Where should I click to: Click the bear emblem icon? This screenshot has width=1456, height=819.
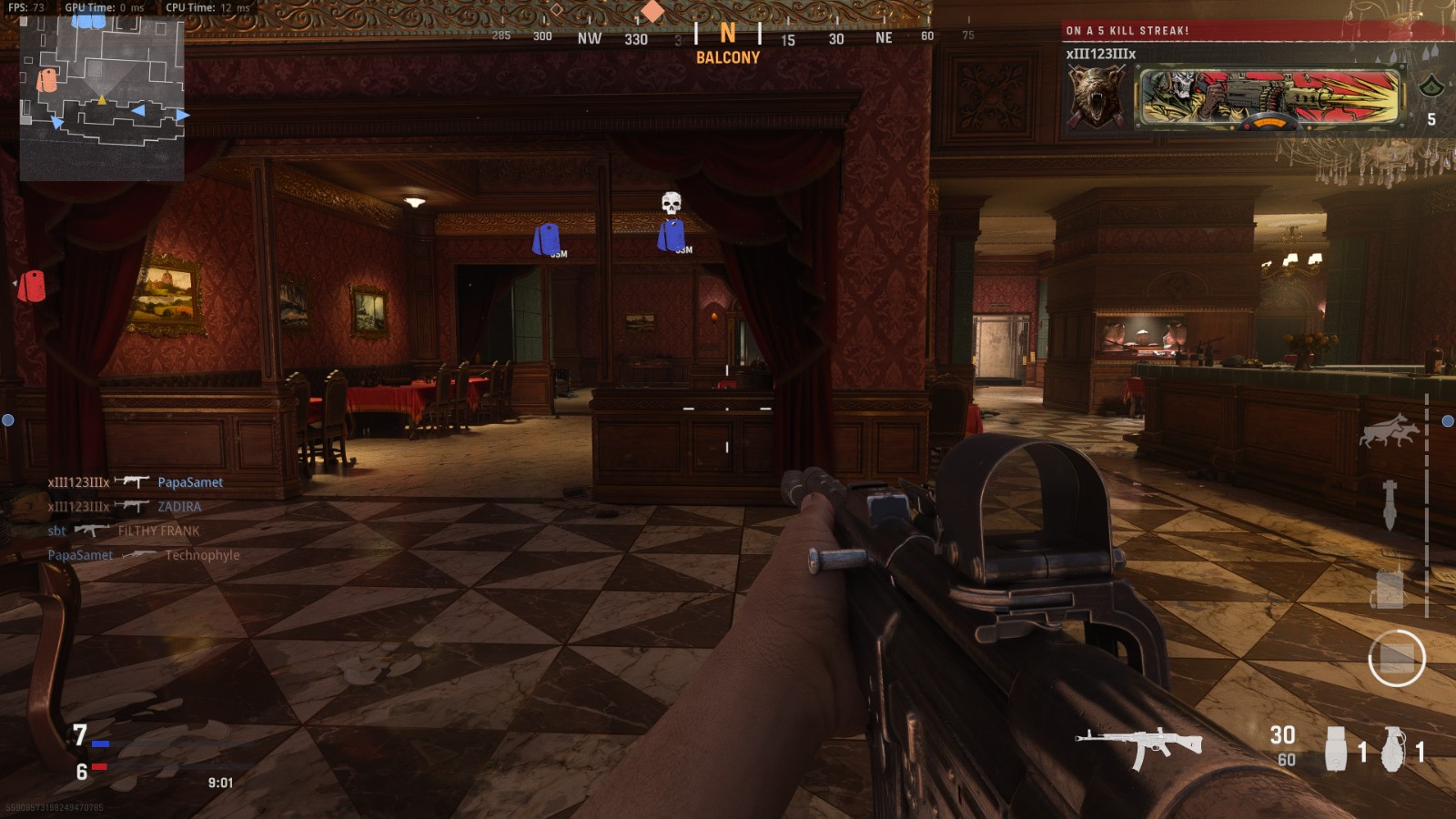(1097, 97)
